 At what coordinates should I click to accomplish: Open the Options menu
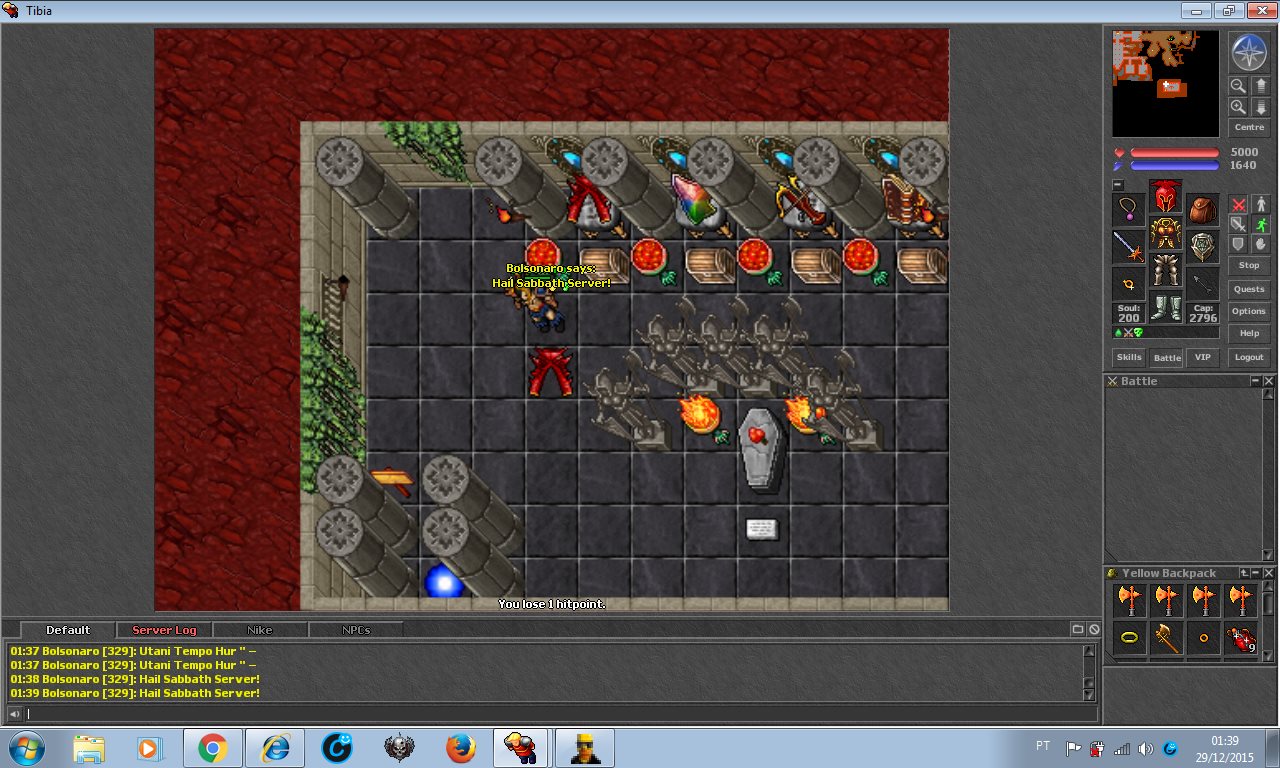[1249, 311]
